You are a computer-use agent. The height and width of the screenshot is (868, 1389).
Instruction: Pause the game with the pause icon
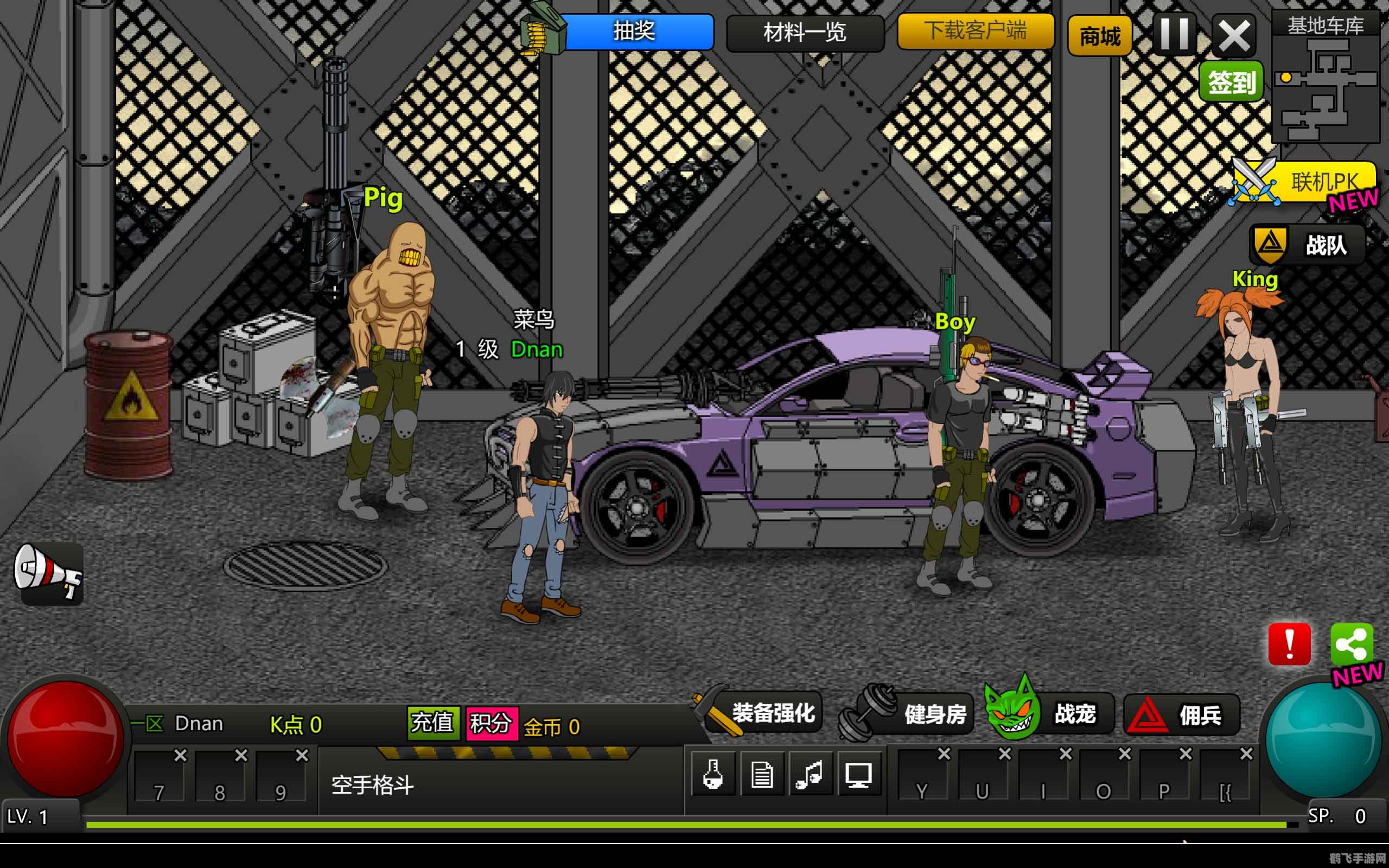tap(1174, 34)
